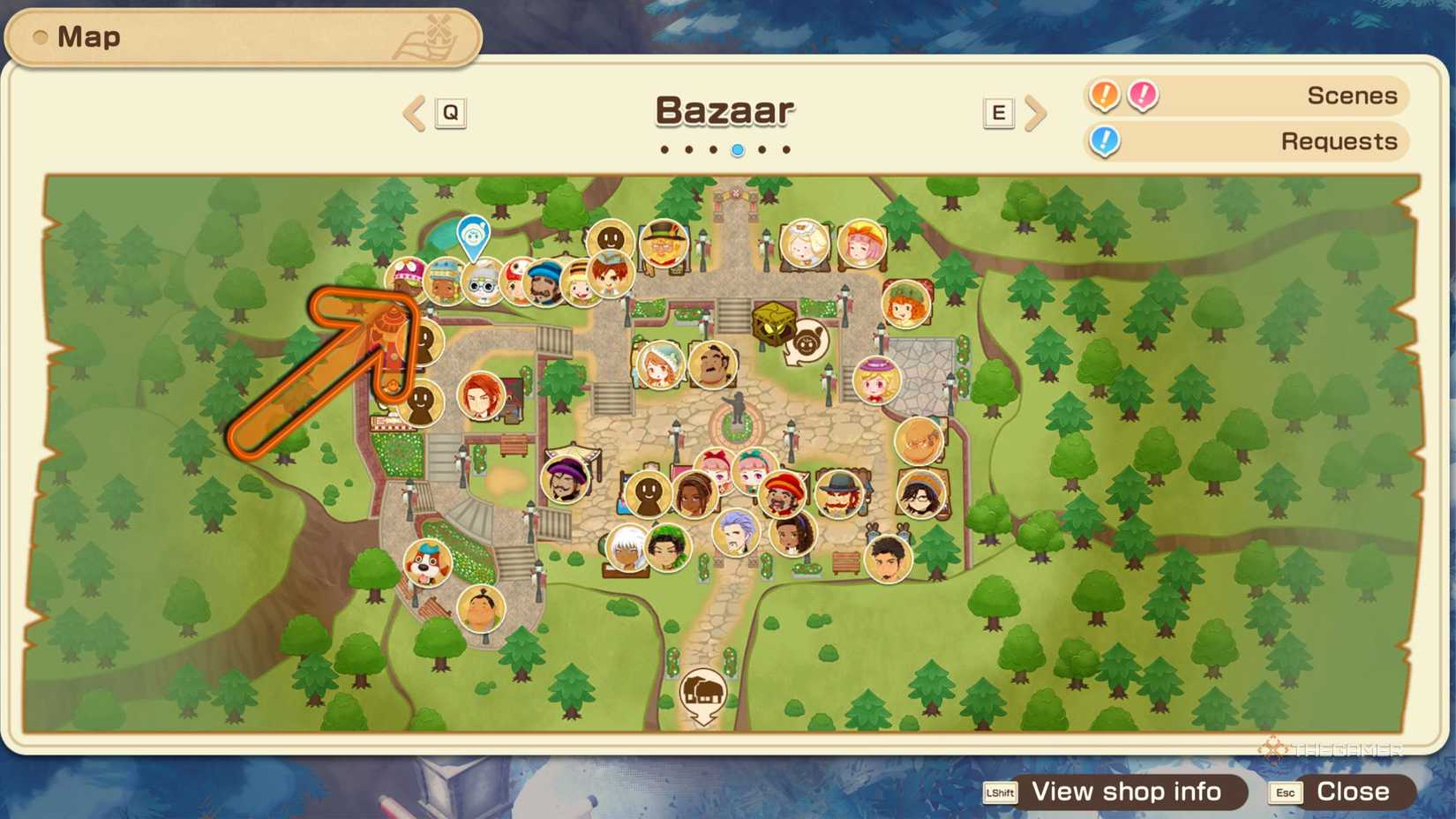Select the white-haired woman portrait

(627, 547)
